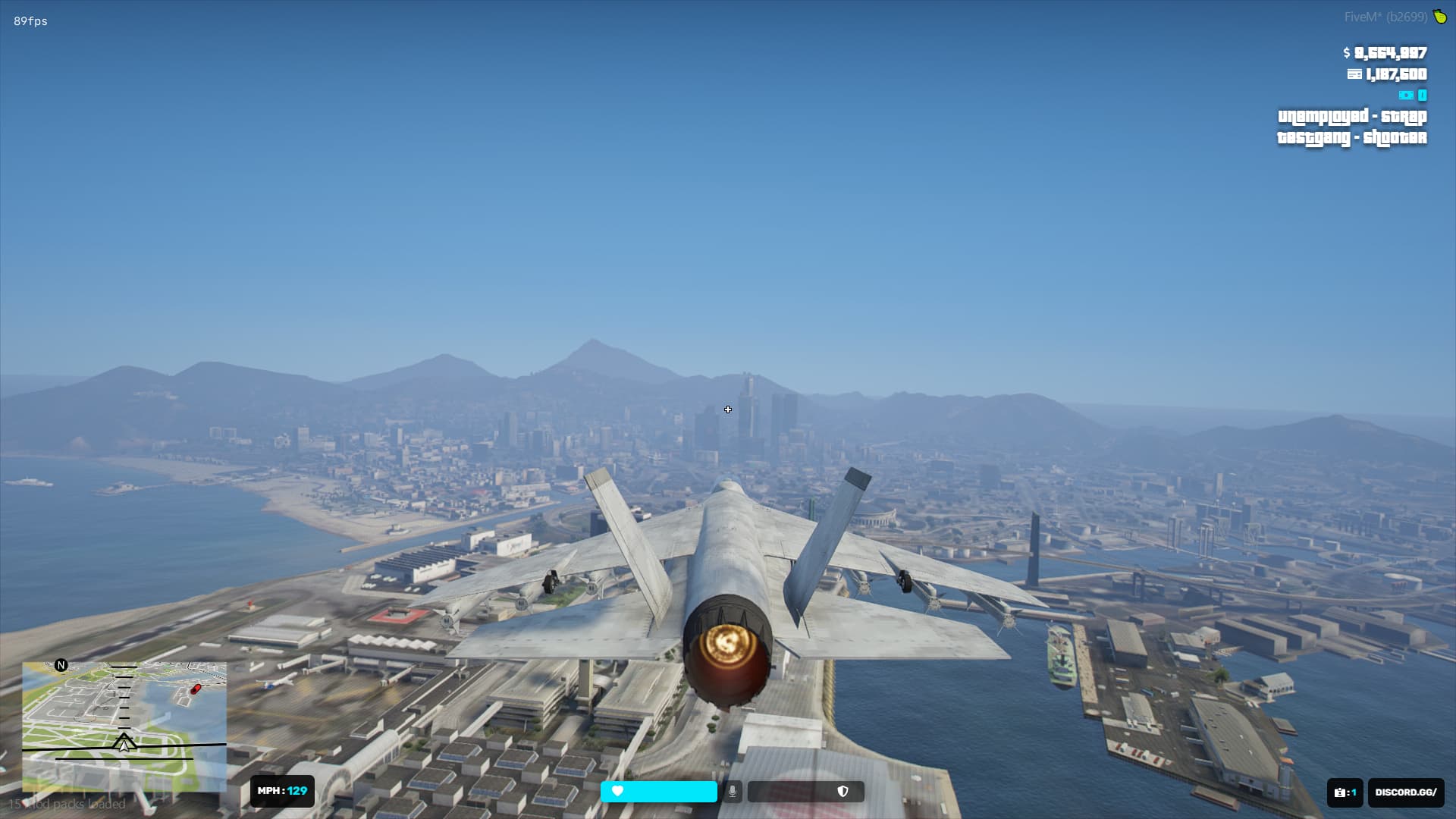Click the north indicator N on the minimap
Viewport: 1456px width, 819px height.
click(61, 667)
